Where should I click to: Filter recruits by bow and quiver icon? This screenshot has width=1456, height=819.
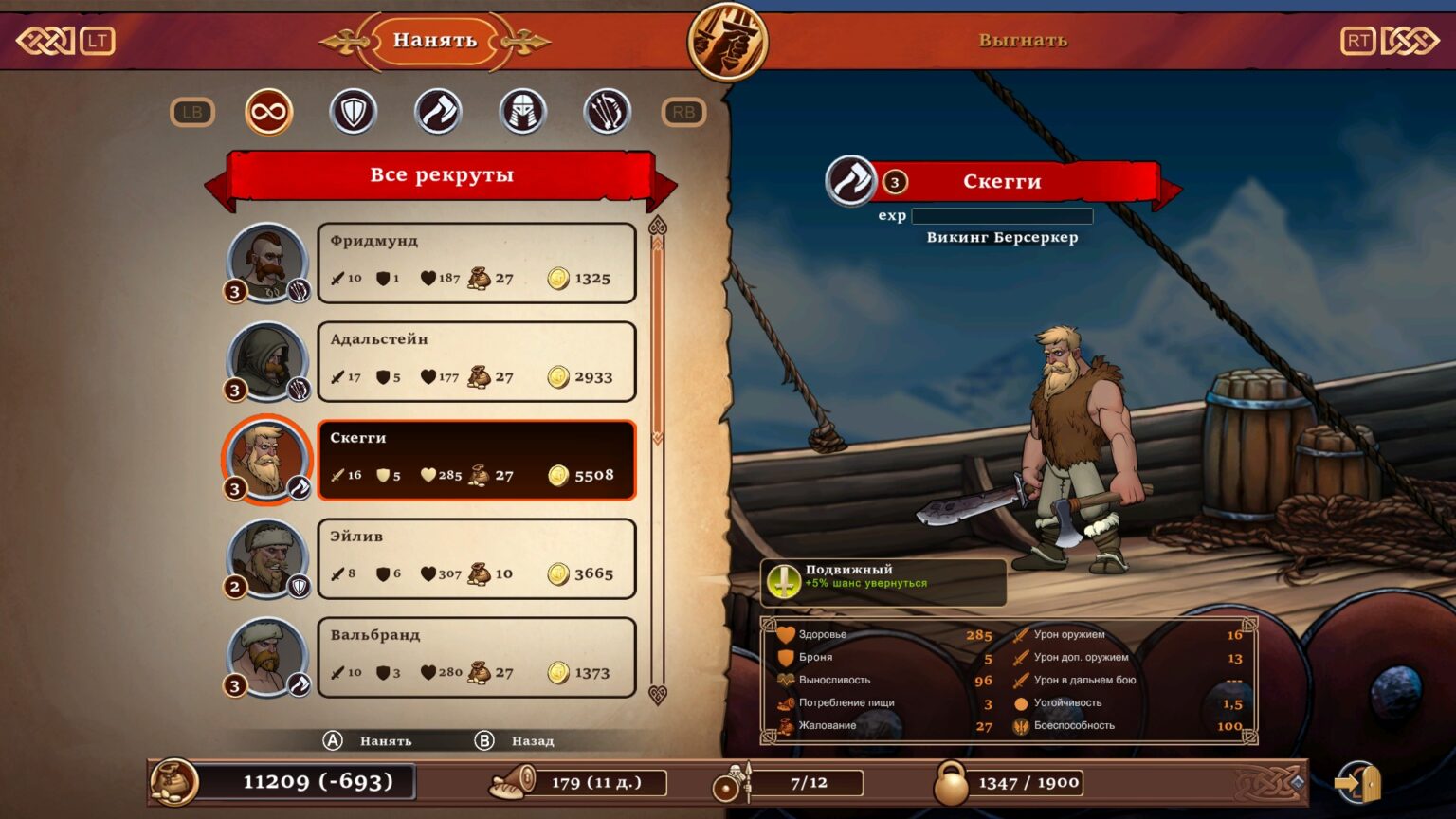point(607,113)
